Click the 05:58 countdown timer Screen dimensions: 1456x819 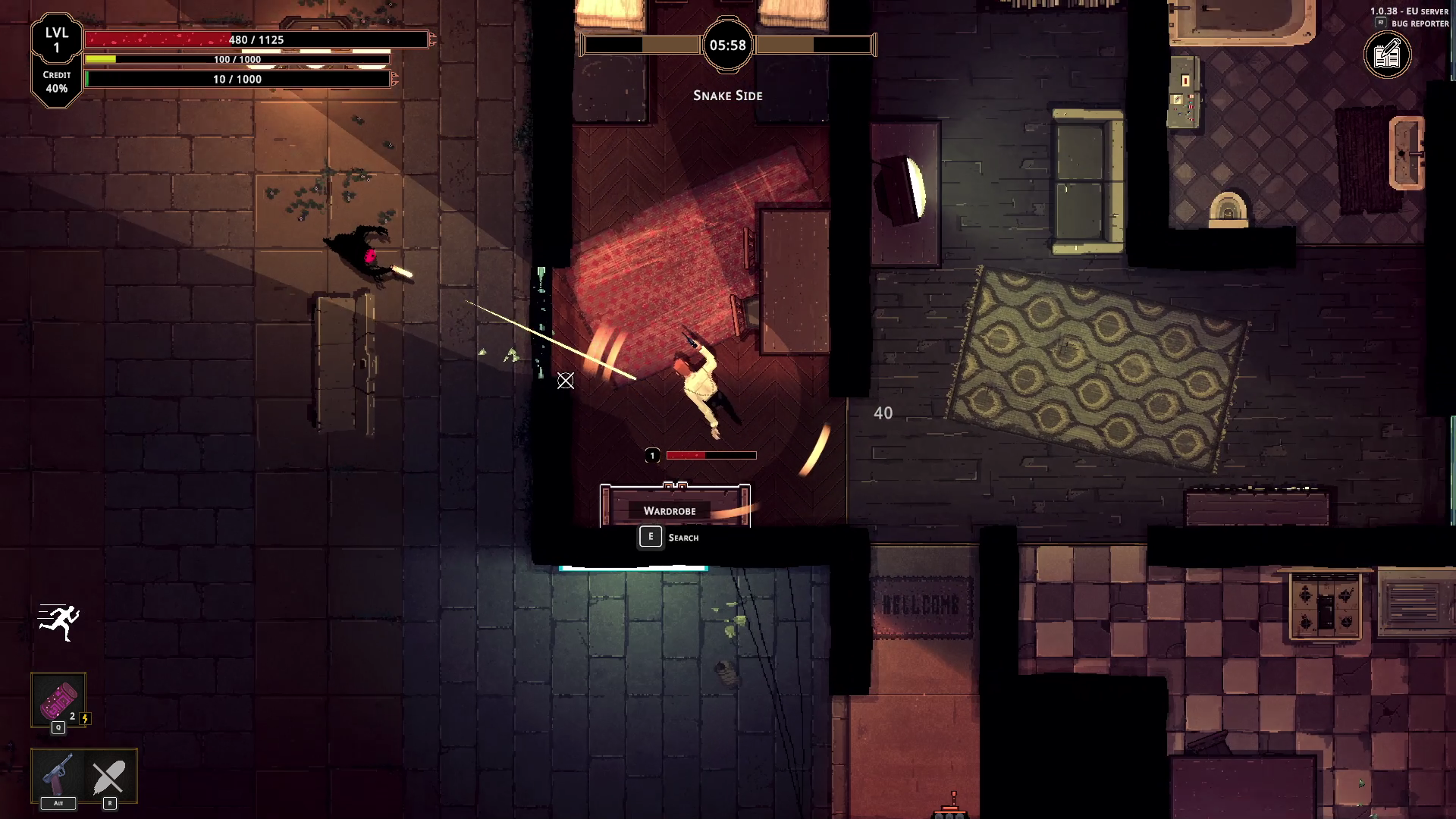coord(727,45)
